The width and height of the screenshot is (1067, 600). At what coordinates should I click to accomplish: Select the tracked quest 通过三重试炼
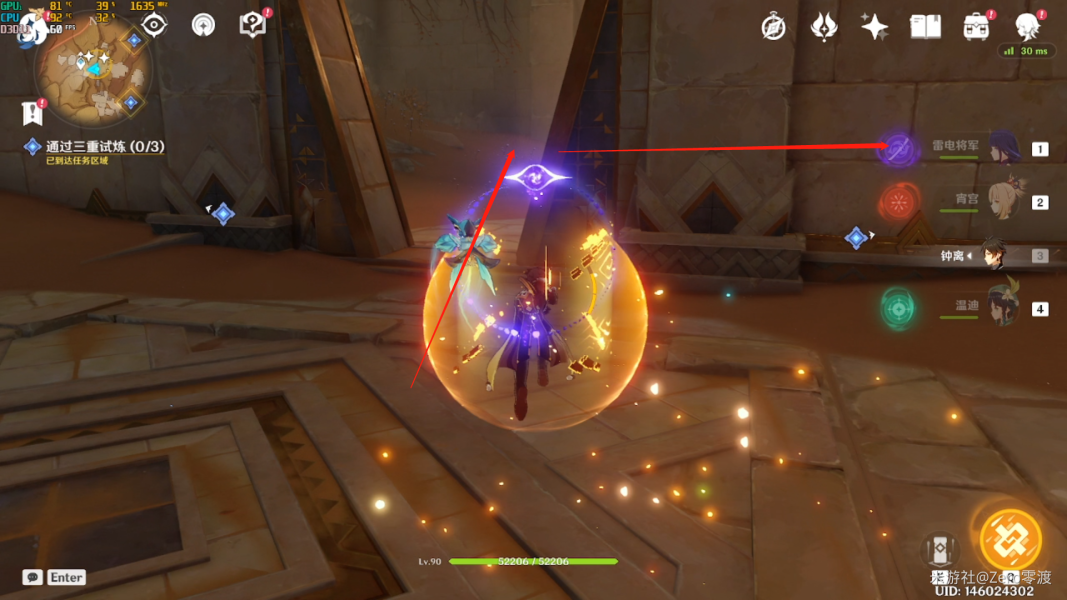tap(104, 147)
